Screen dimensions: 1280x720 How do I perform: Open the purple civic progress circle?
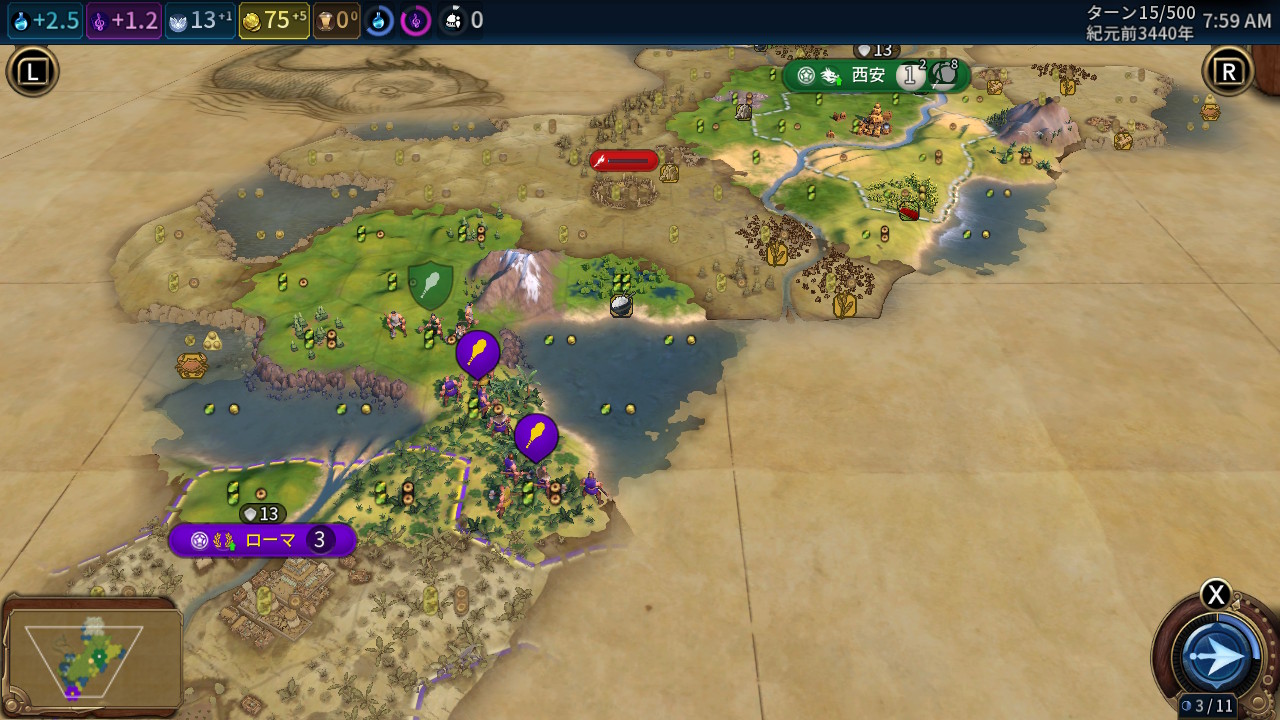416,20
